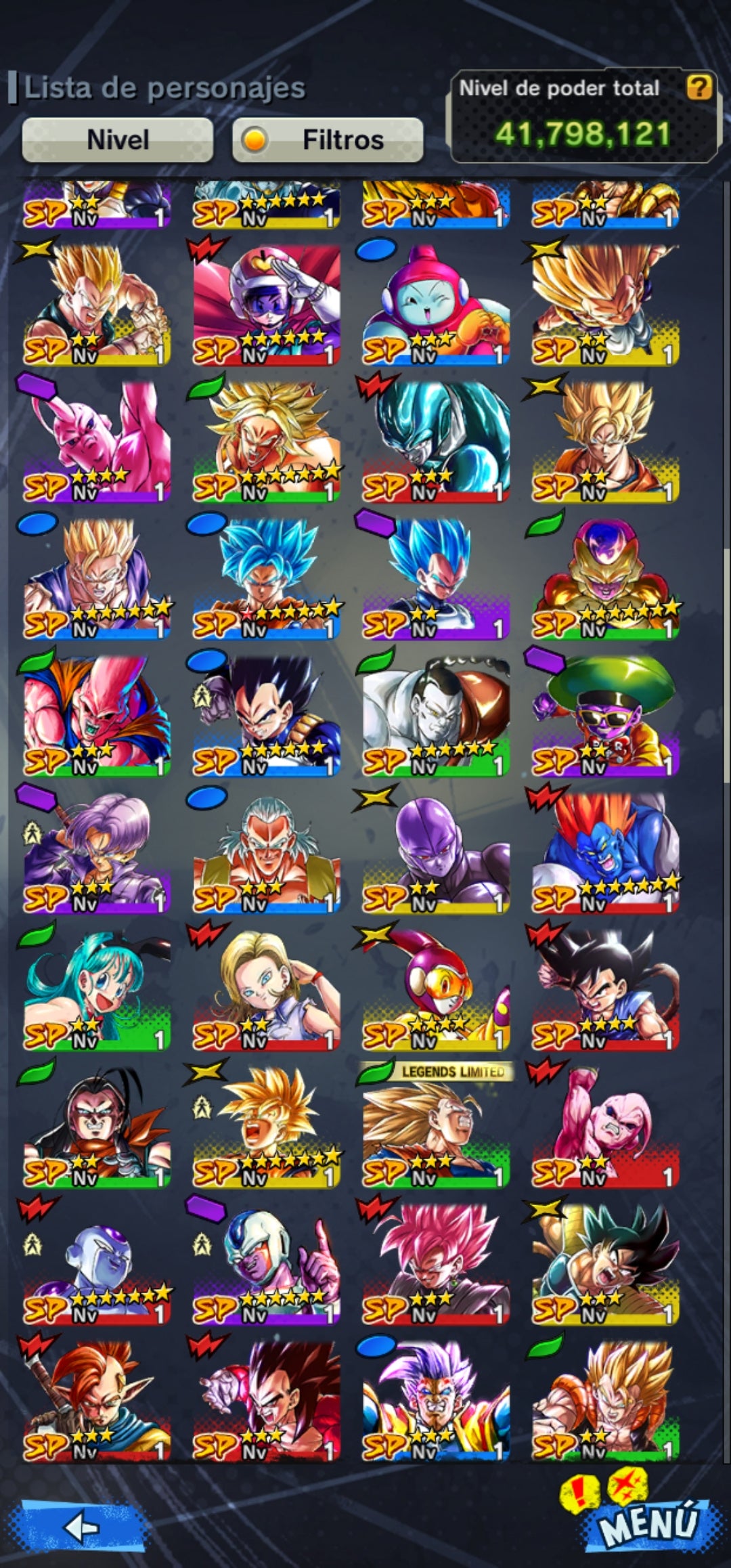731x1568 pixels.
Task: Select the Super Saiyan Blue Vegeta card
Action: 435,580
